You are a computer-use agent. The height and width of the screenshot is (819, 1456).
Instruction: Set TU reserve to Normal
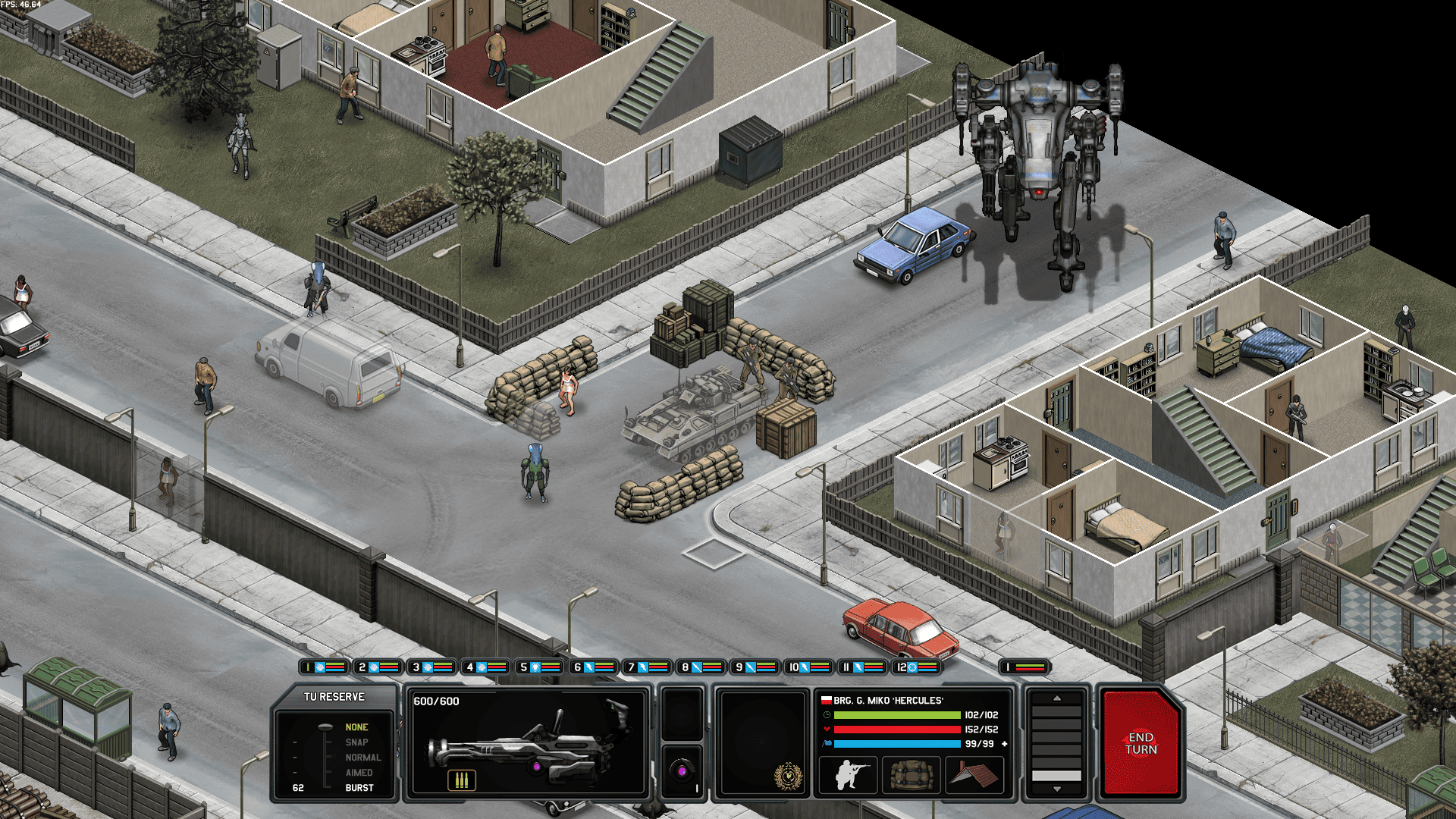362,758
